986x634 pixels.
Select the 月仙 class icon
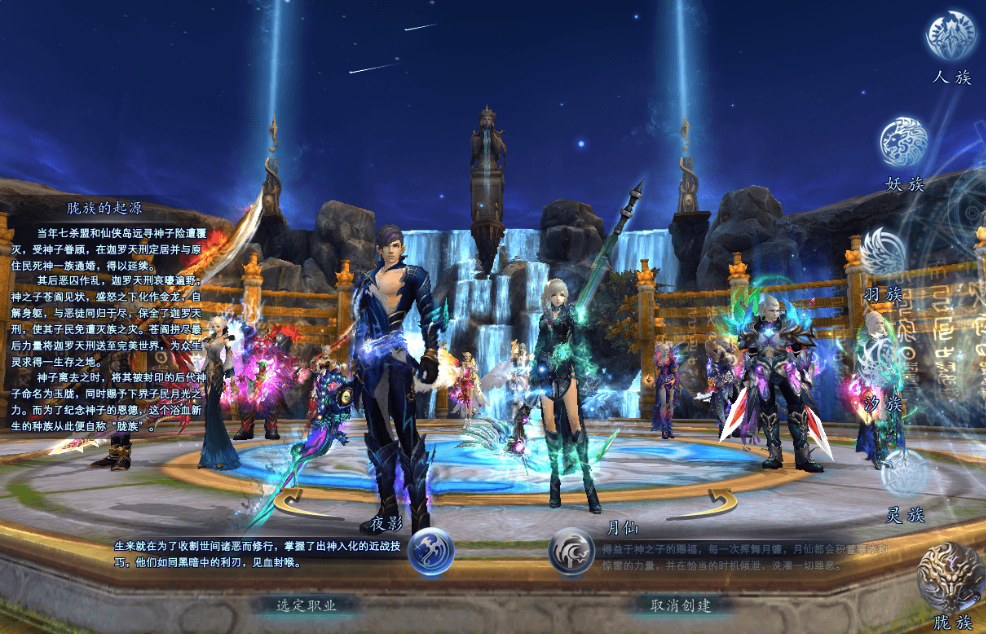[x=572, y=551]
